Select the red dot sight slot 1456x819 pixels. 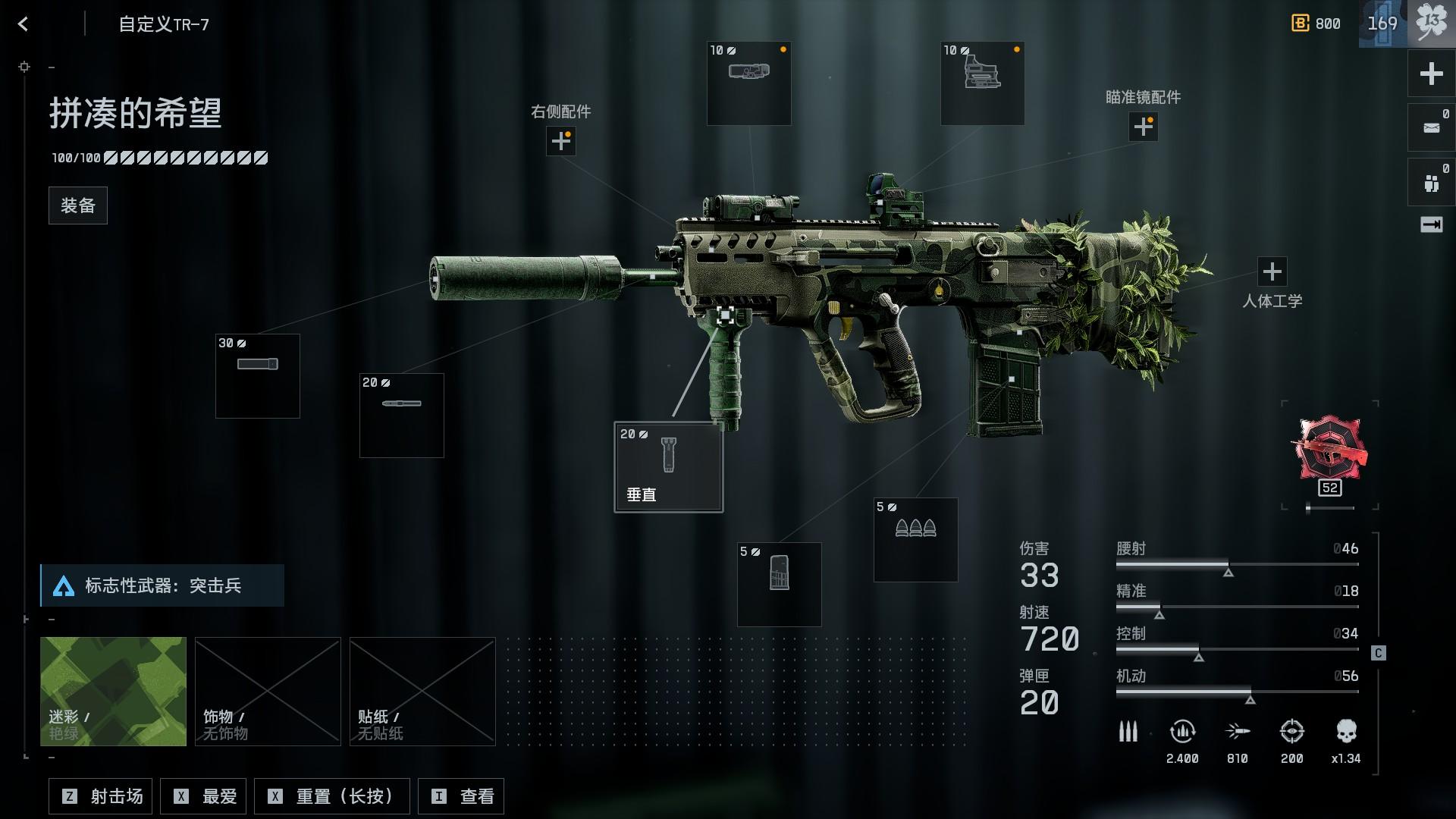pos(983,83)
